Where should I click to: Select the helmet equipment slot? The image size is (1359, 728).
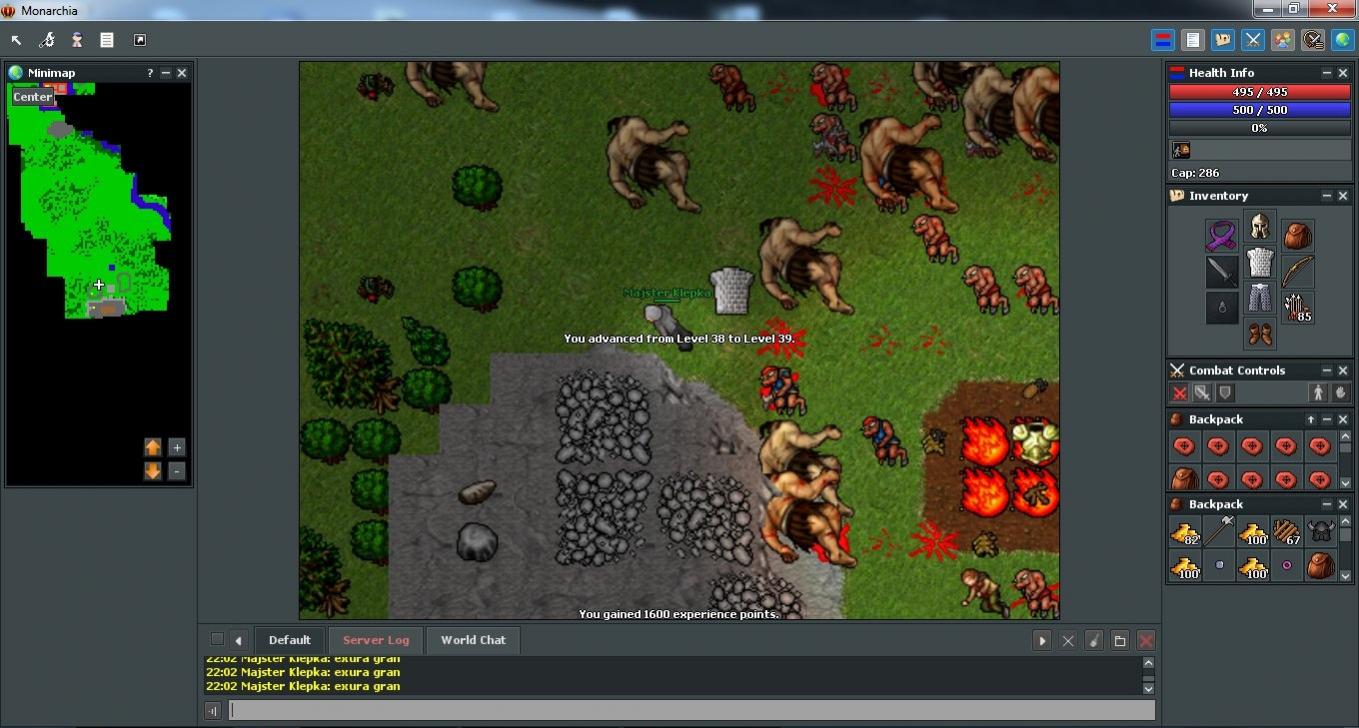(x=1259, y=226)
